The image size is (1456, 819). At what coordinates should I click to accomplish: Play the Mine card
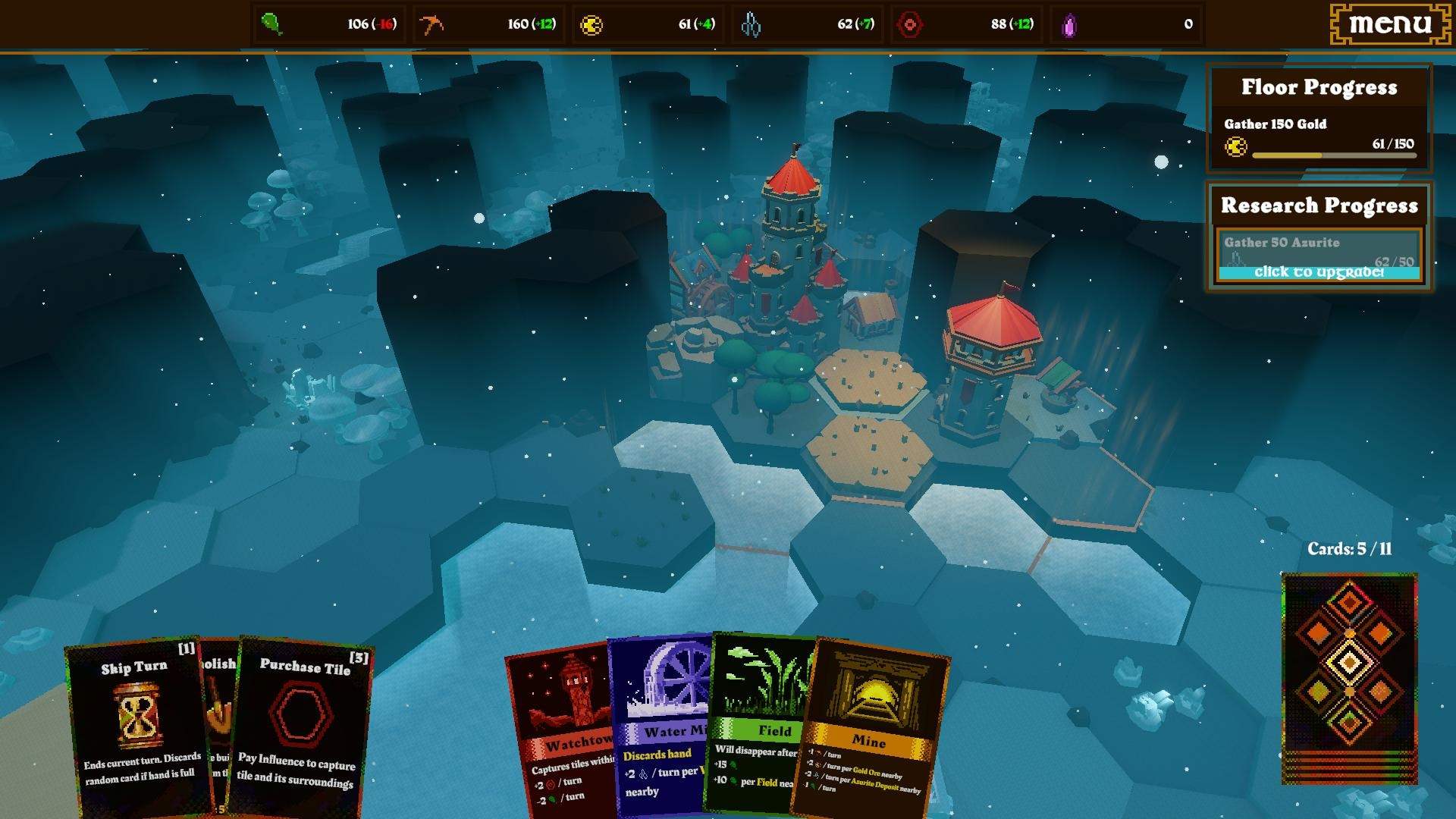[871, 728]
